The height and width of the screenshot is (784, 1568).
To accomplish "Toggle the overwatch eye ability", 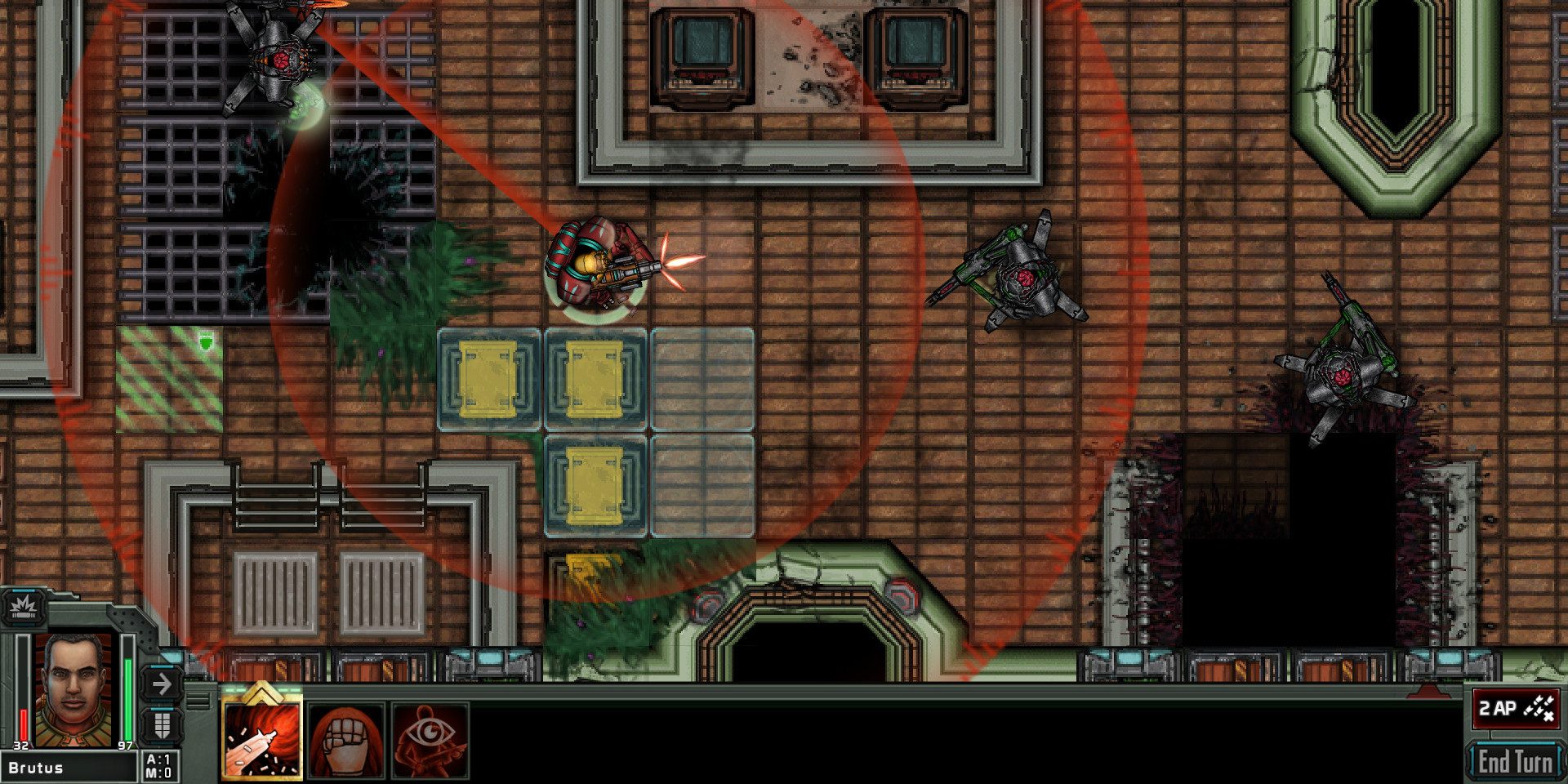I will (x=431, y=742).
